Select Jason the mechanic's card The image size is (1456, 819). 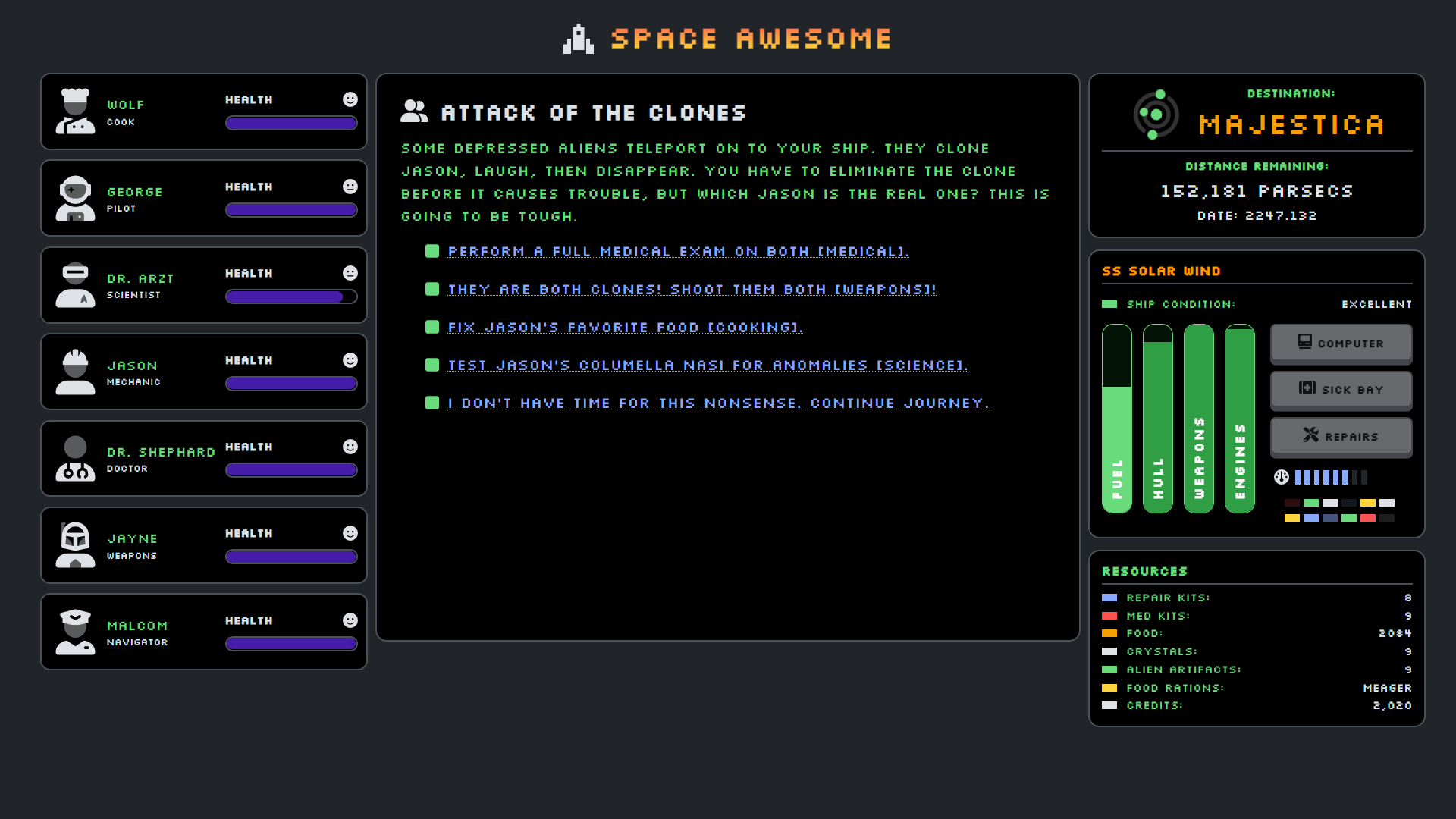tap(203, 372)
